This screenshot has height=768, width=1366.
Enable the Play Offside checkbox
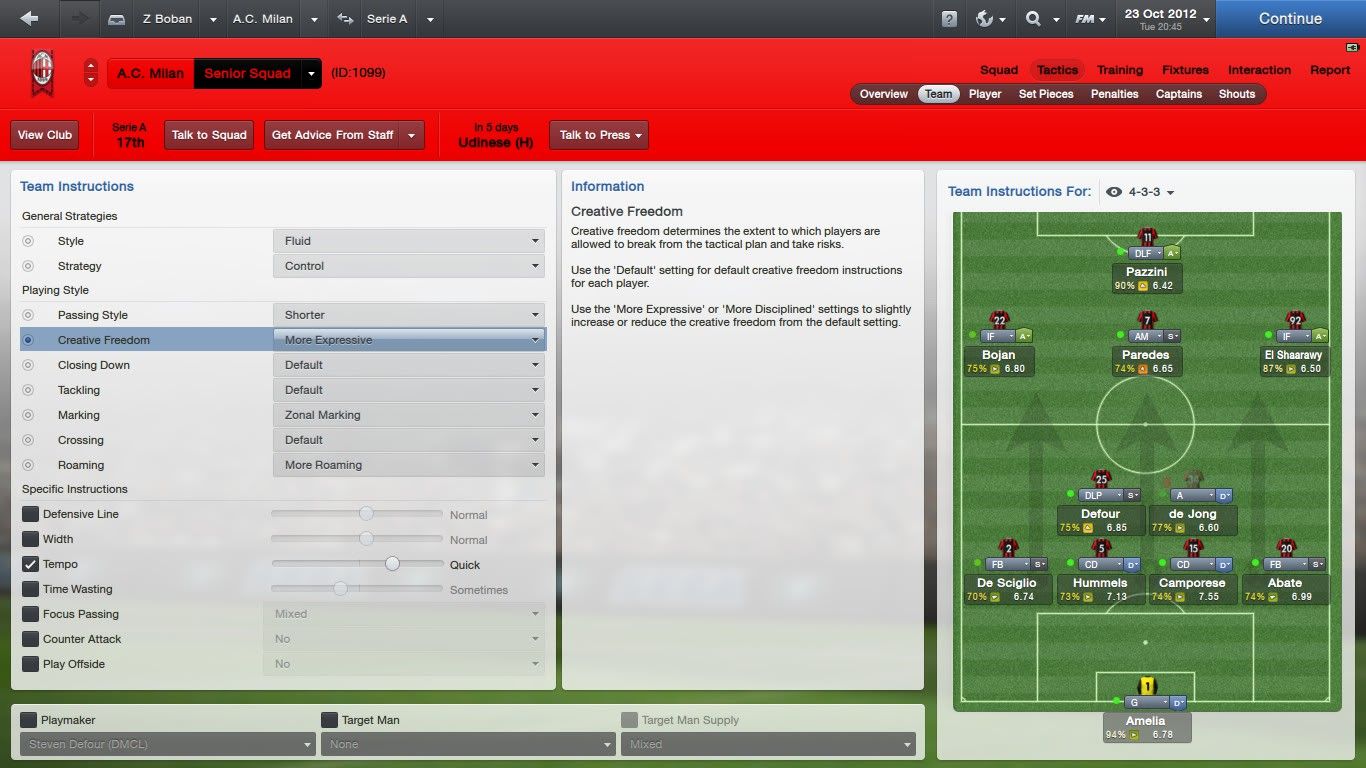point(29,664)
